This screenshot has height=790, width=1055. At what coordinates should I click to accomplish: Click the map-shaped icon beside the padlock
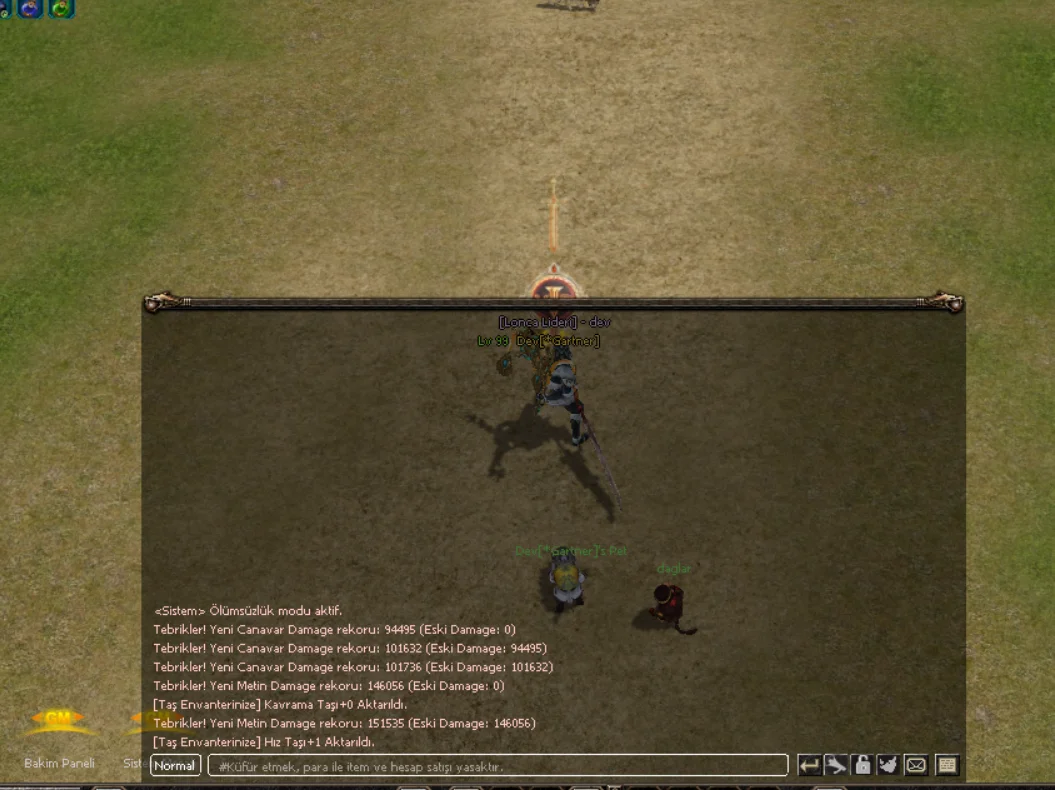point(888,766)
